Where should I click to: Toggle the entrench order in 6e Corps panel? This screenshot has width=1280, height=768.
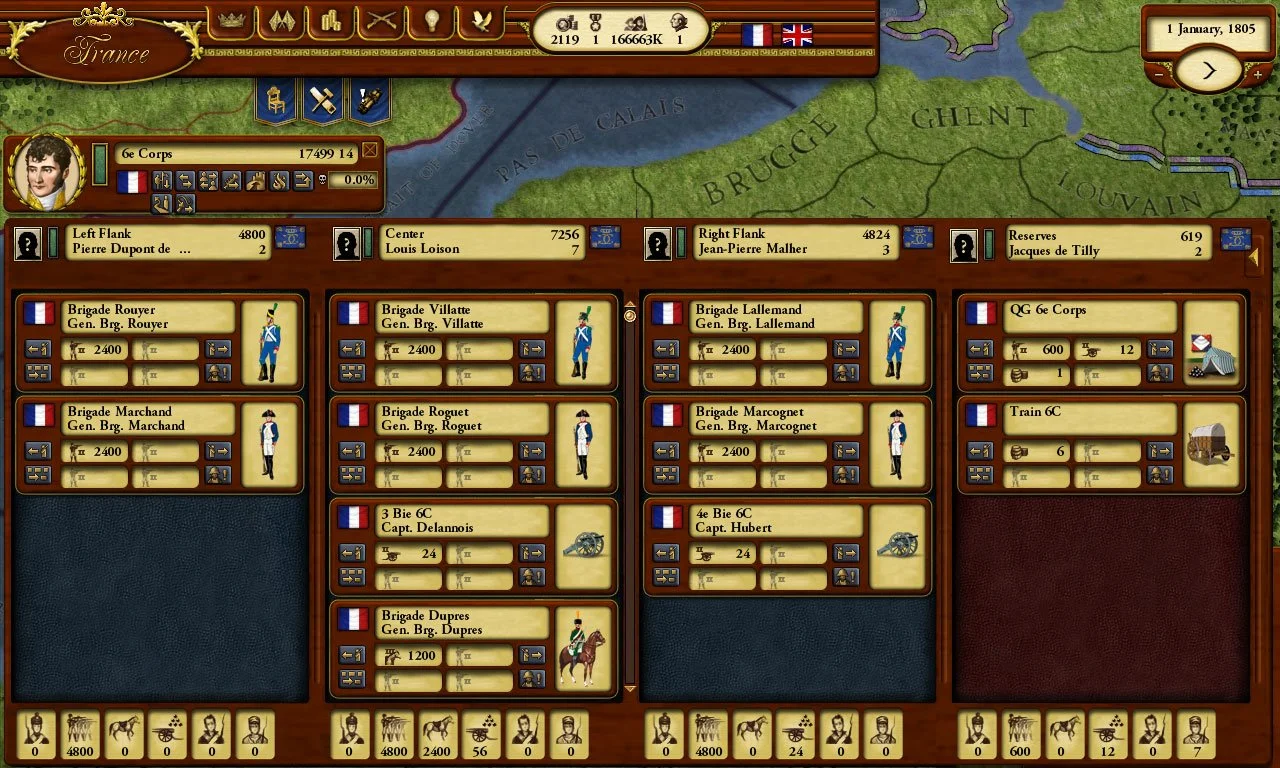pyautogui.click(x=256, y=182)
